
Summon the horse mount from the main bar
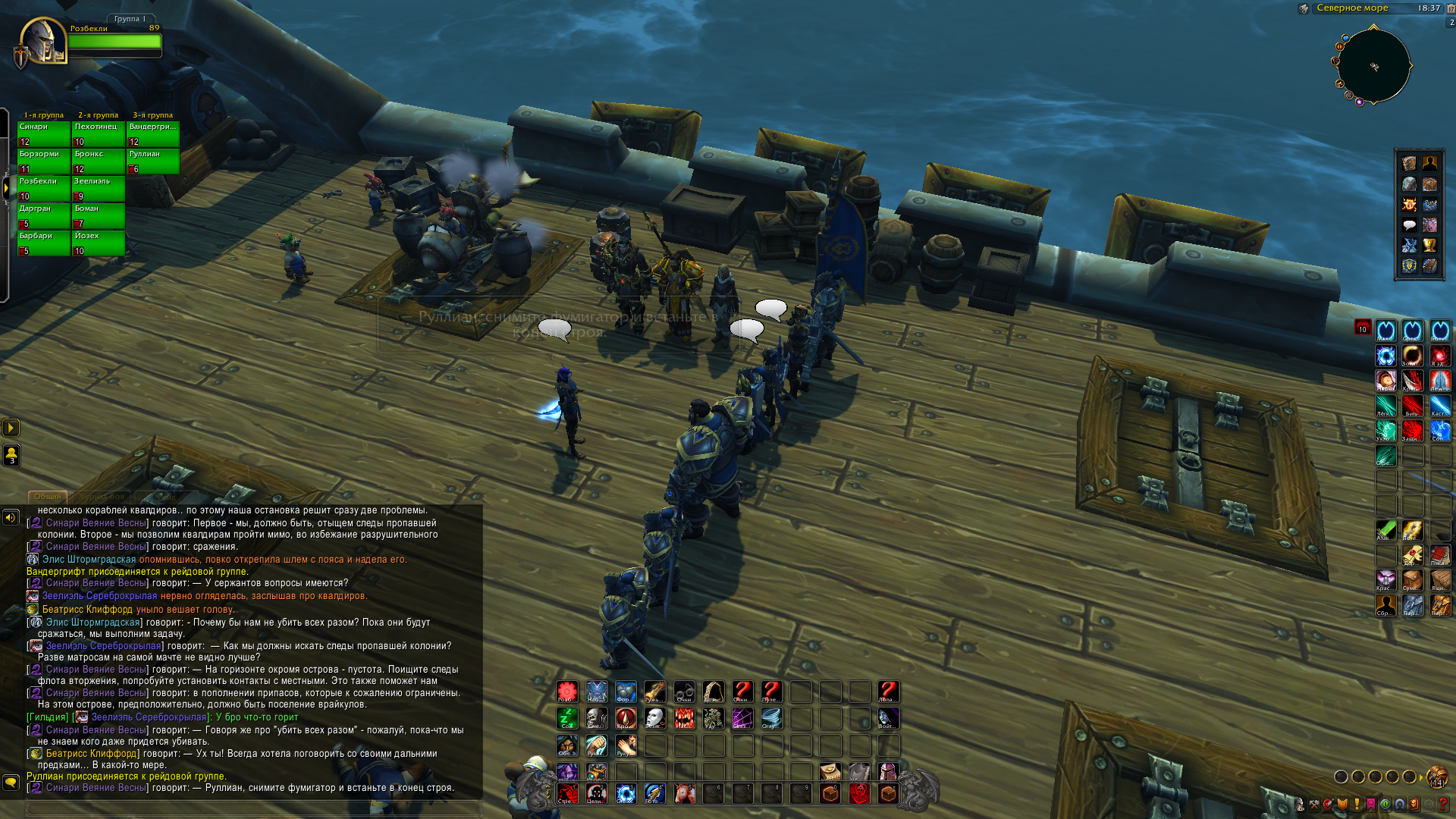(684, 794)
